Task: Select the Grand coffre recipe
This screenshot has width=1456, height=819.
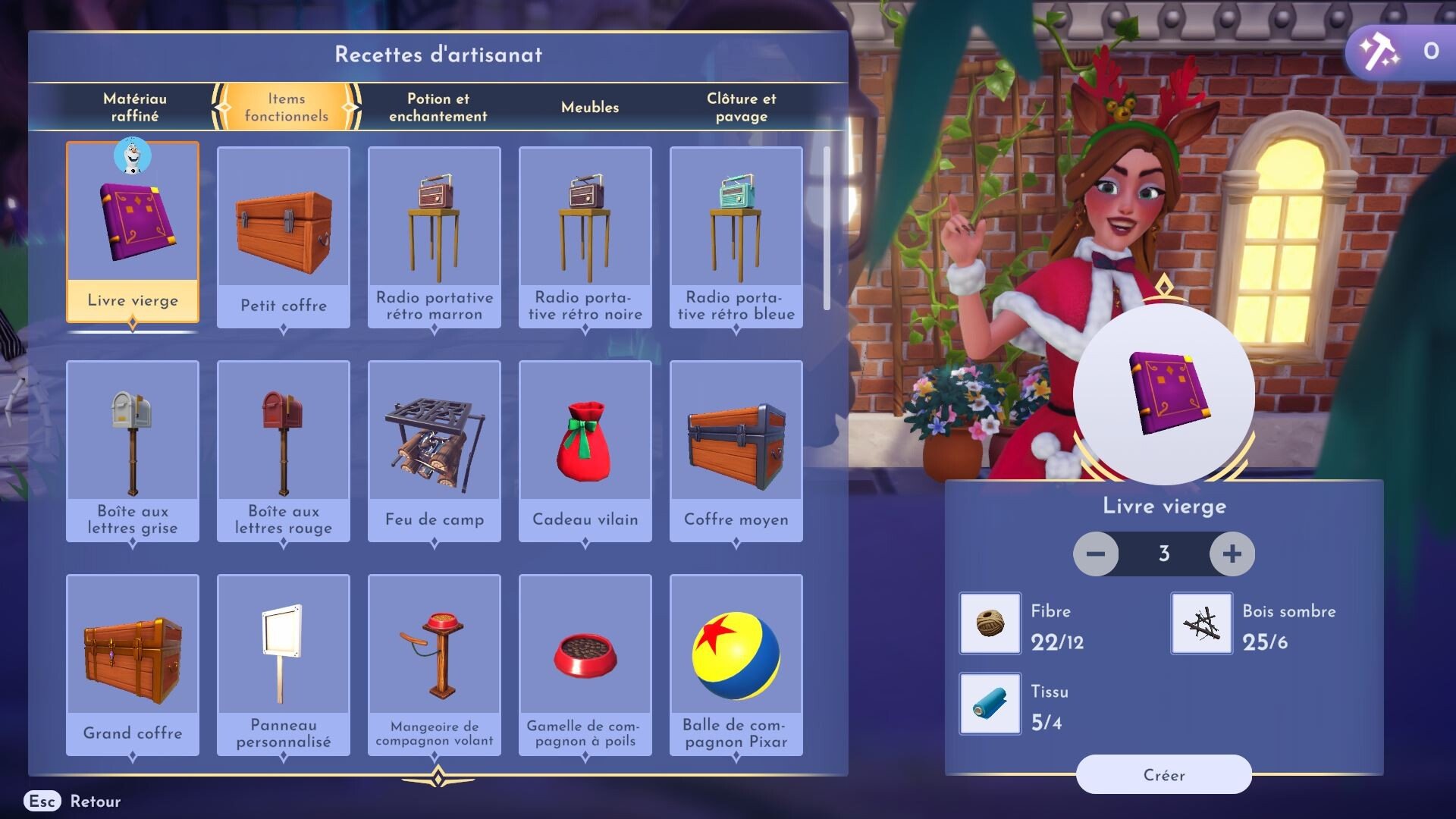Action: click(x=133, y=664)
